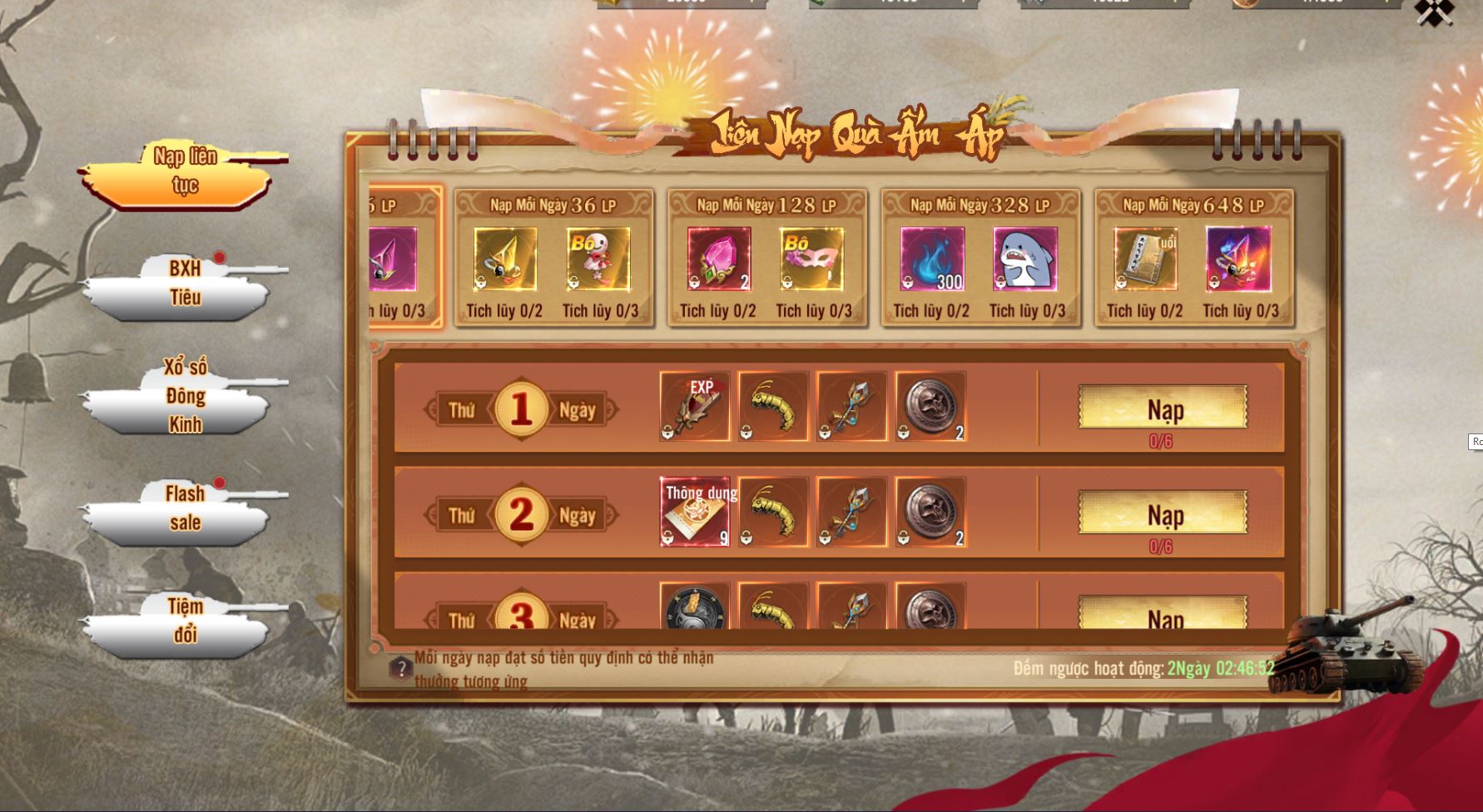Select the Nạp Mỗi Ngày 648 LP tier

pyautogui.click(x=1193, y=205)
